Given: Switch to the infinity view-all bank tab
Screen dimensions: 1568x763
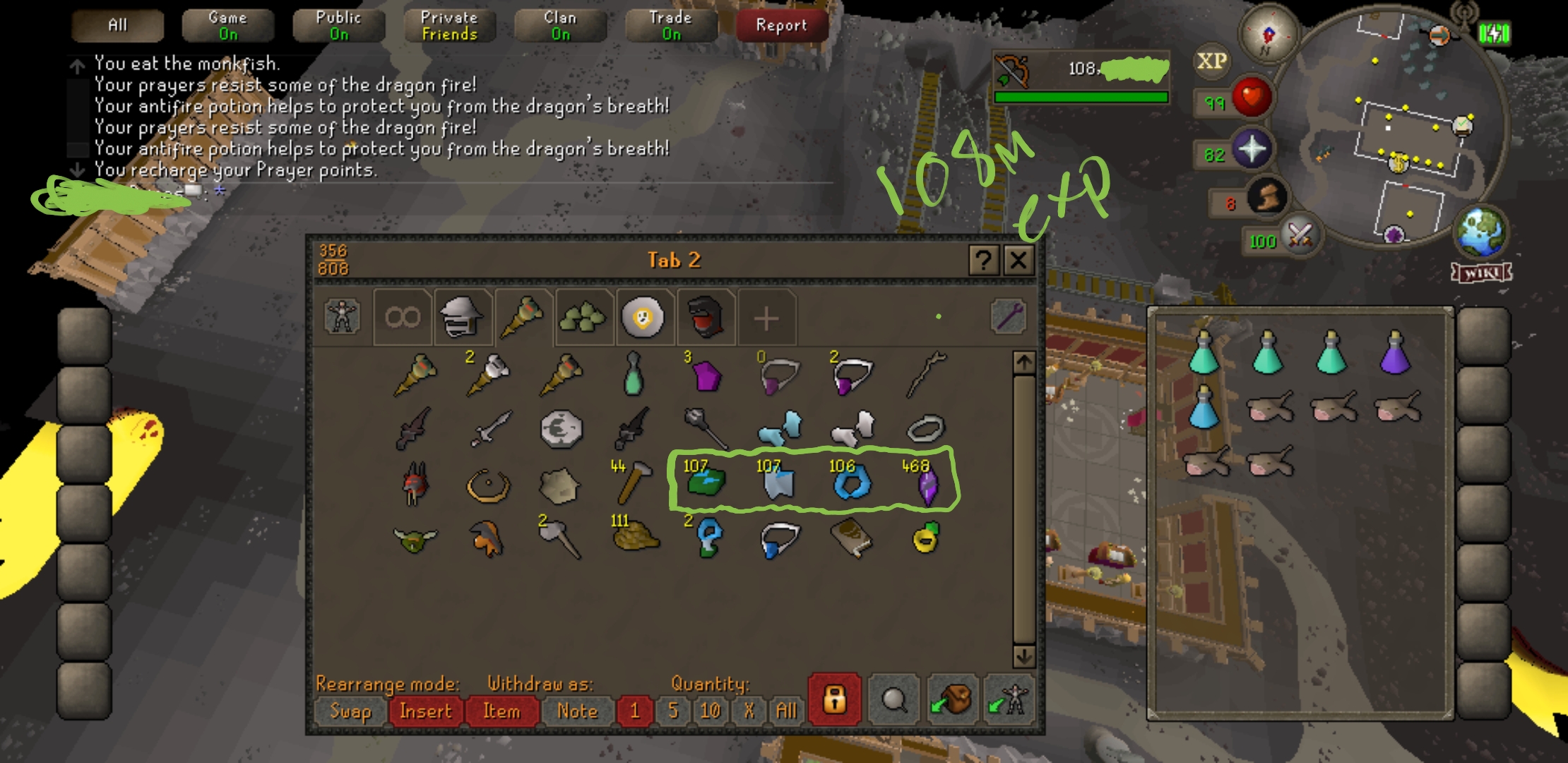Looking at the screenshot, I should [x=400, y=317].
